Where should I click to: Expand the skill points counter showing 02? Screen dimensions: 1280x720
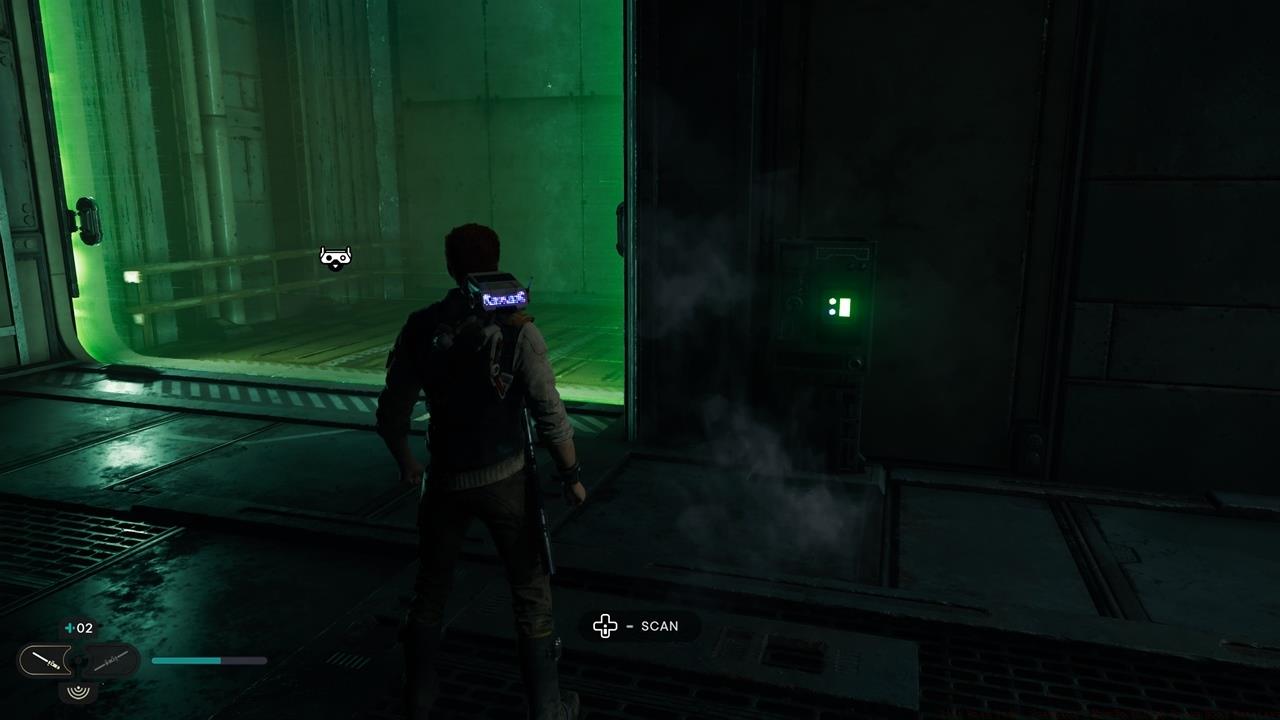81,628
